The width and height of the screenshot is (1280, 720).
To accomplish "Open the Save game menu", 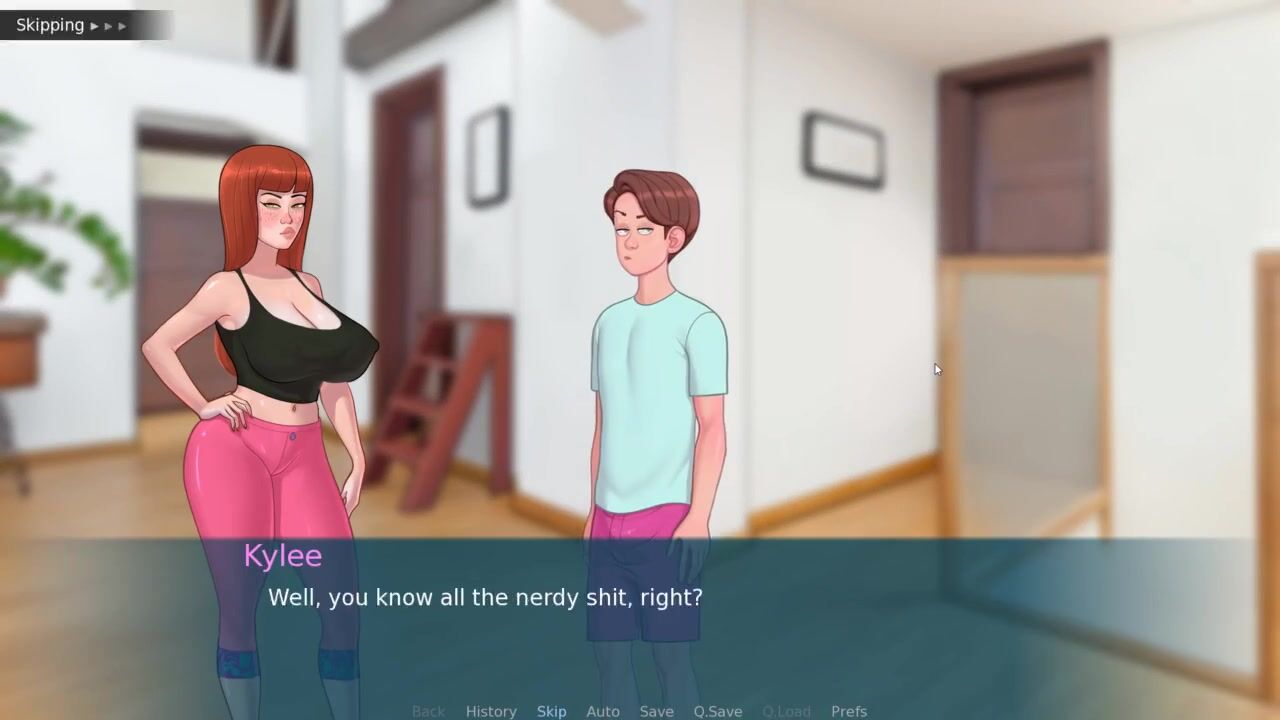I will [656, 711].
